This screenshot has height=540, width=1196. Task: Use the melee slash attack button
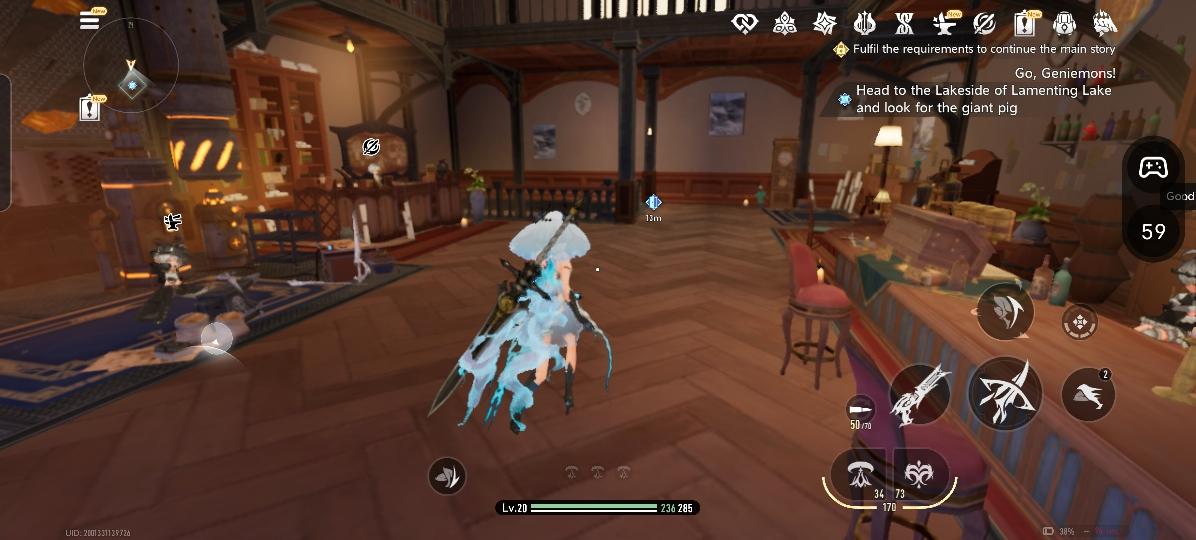coord(1004,393)
